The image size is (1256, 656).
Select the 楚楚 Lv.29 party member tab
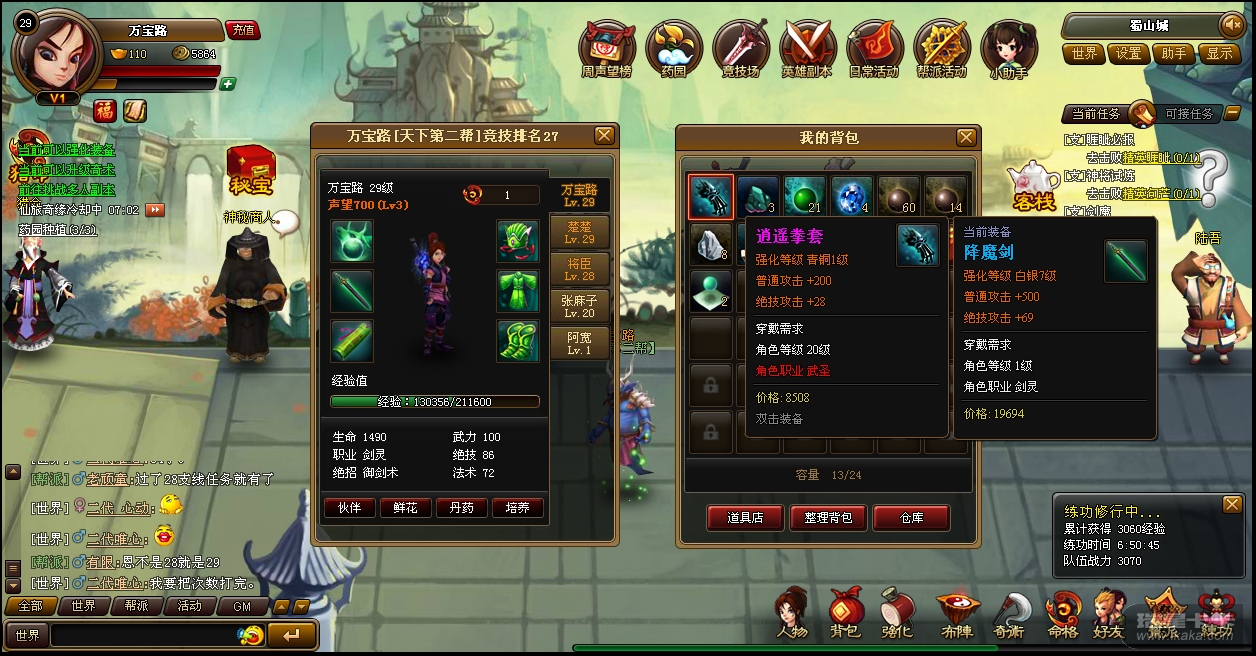coord(579,232)
